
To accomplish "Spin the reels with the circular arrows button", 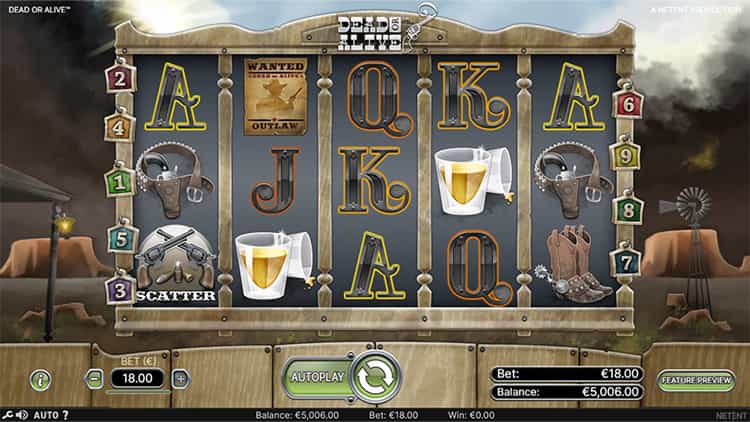I will click(x=375, y=376).
